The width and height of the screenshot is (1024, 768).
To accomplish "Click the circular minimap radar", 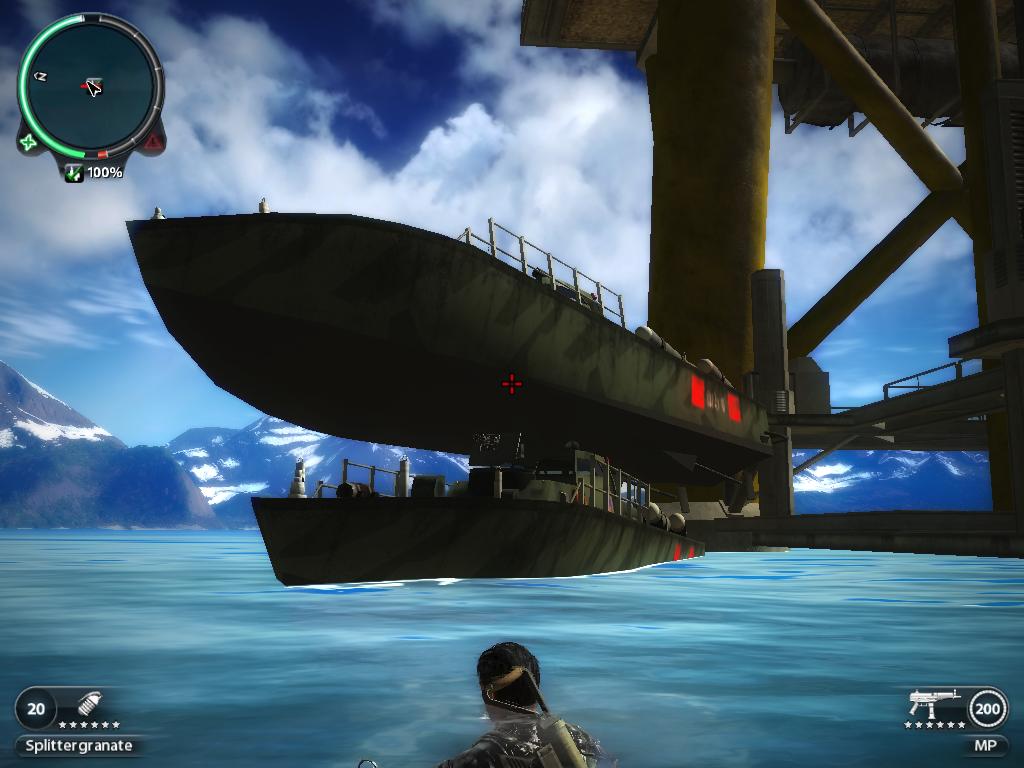I will click(90, 87).
